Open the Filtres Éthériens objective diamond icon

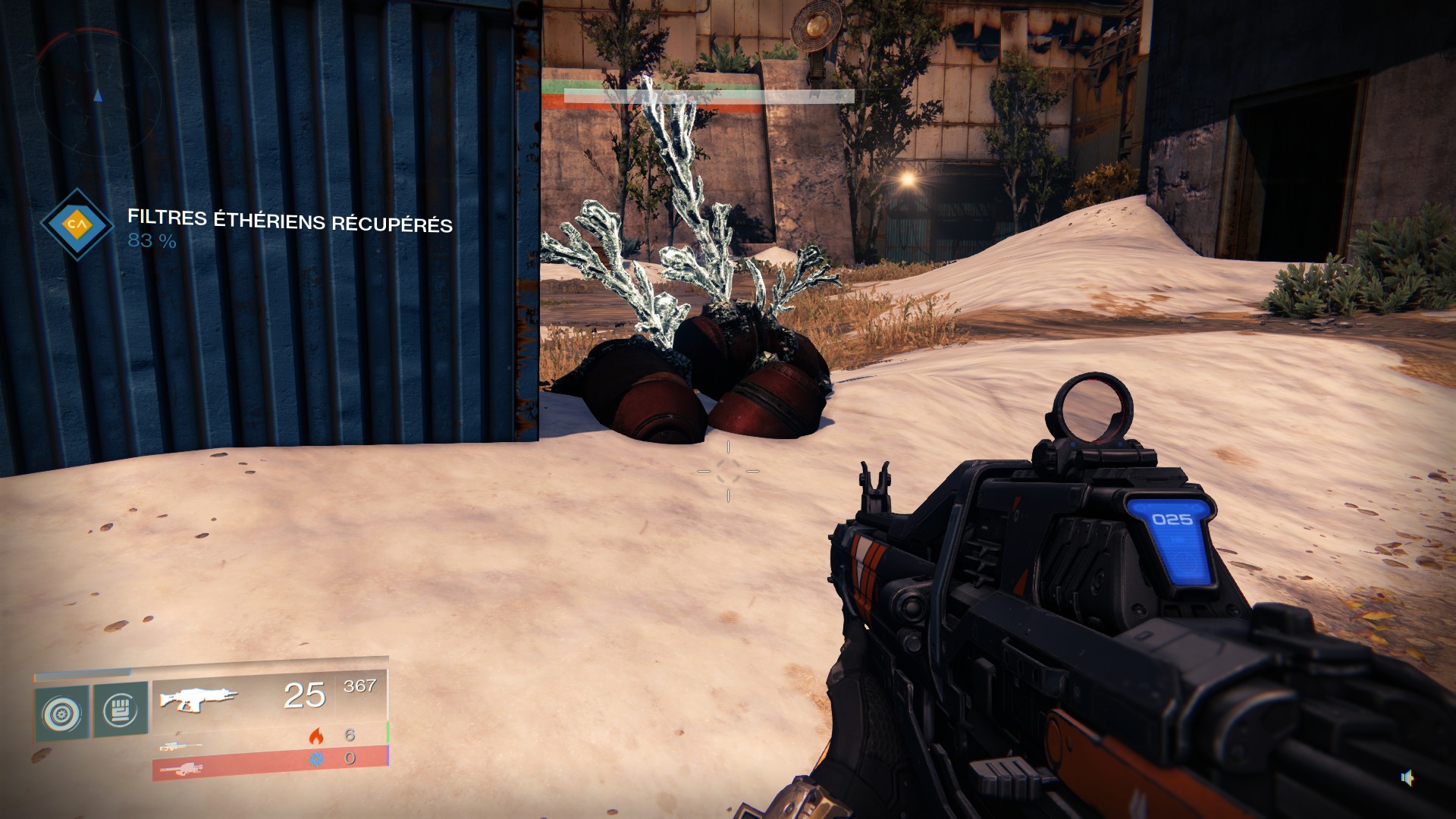76,224
